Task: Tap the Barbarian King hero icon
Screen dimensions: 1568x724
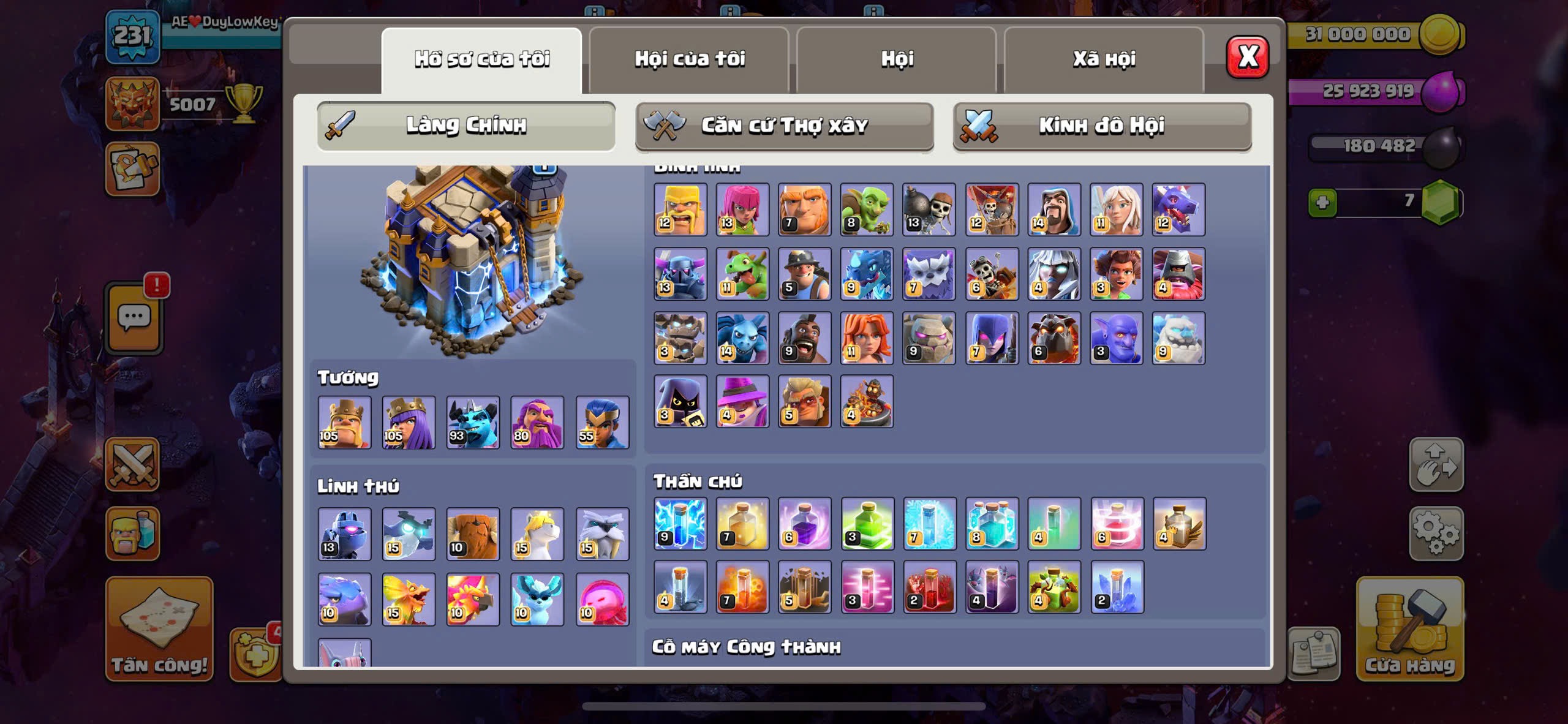Action: point(344,422)
